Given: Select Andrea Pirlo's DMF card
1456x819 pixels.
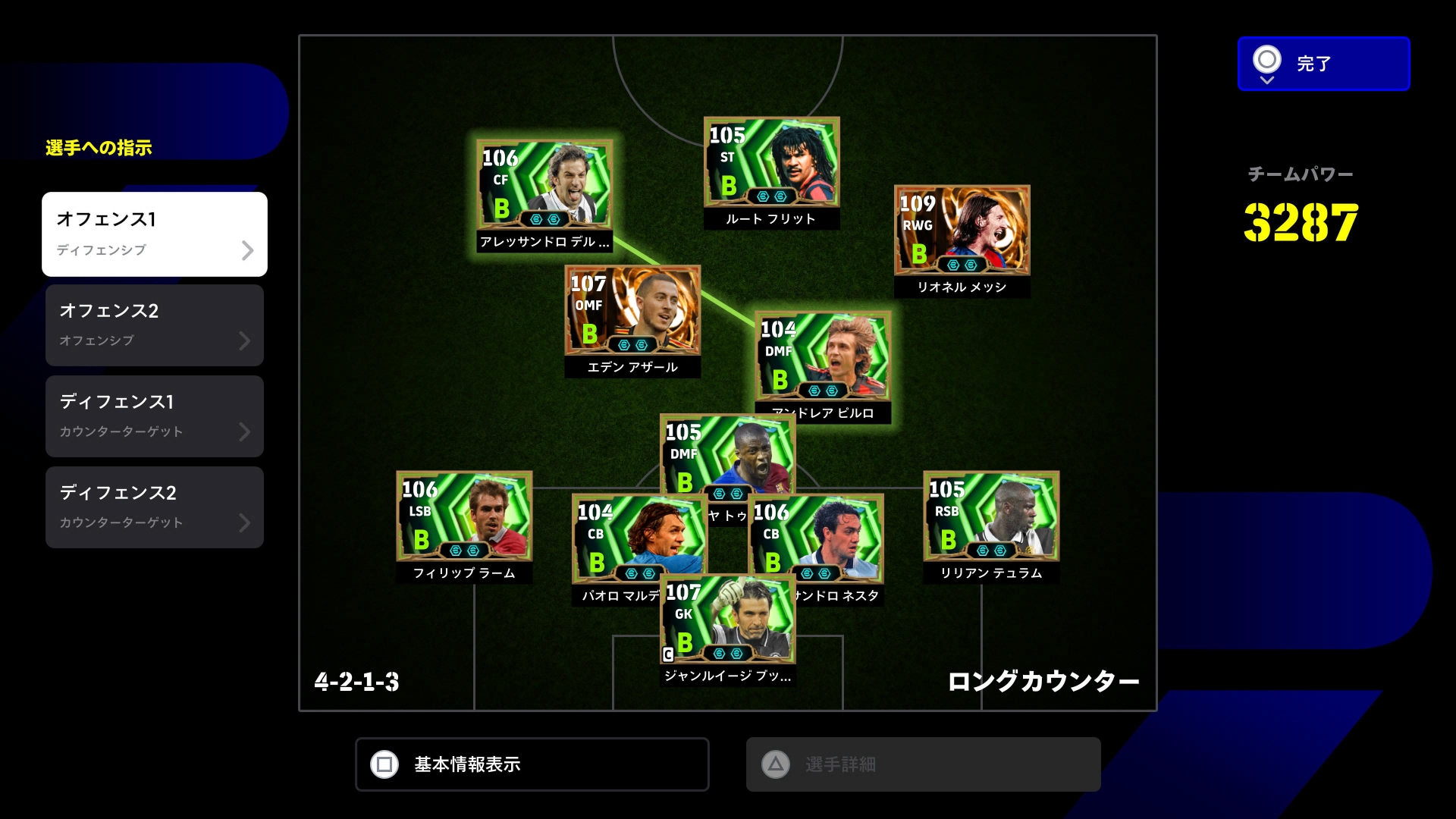Looking at the screenshot, I should pyautogui.click(x=823, y=357).
